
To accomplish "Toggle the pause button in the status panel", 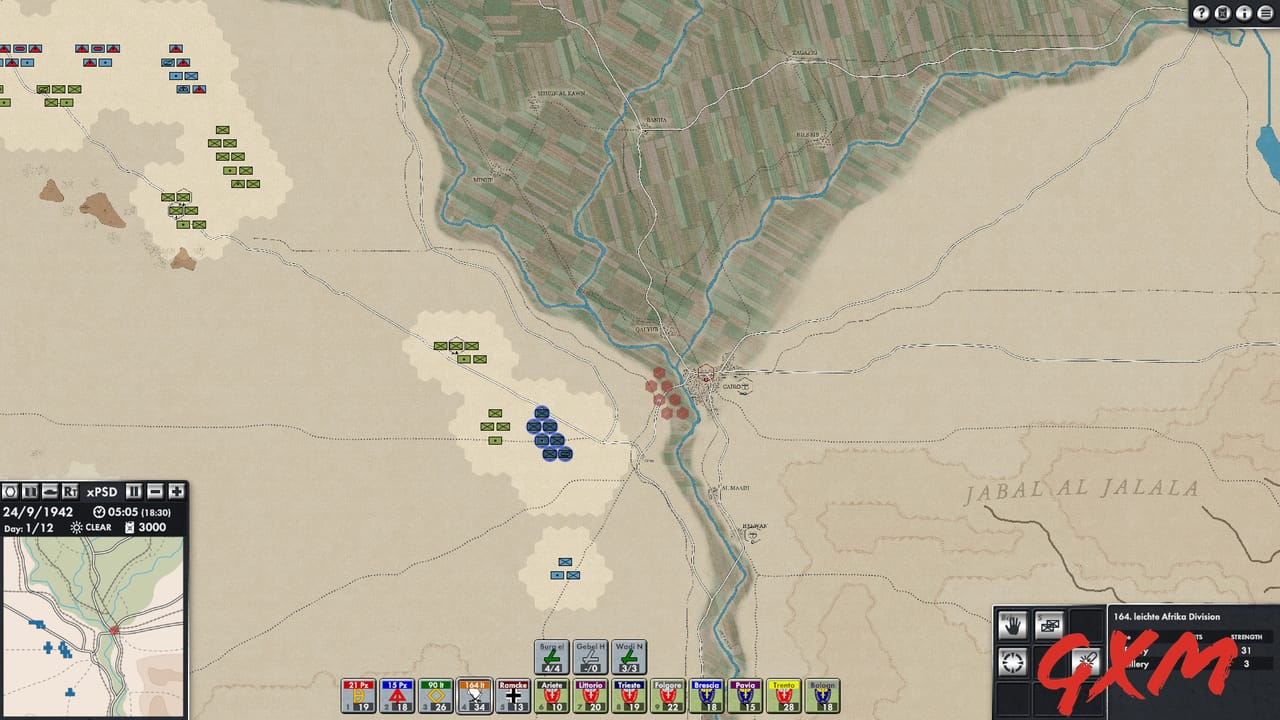I will 133,492.
